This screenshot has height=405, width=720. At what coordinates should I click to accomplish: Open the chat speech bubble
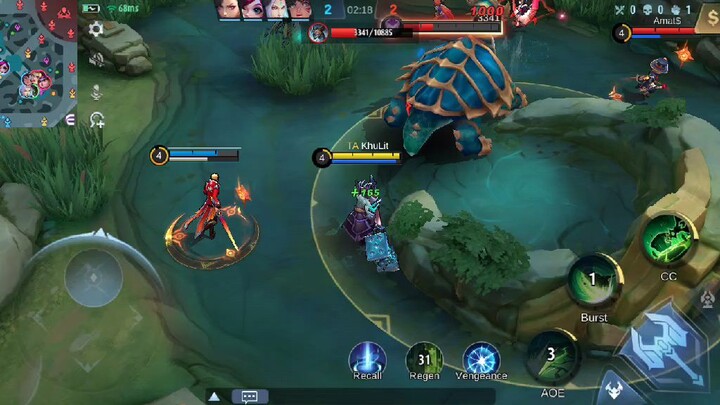[x=249, y=396]
